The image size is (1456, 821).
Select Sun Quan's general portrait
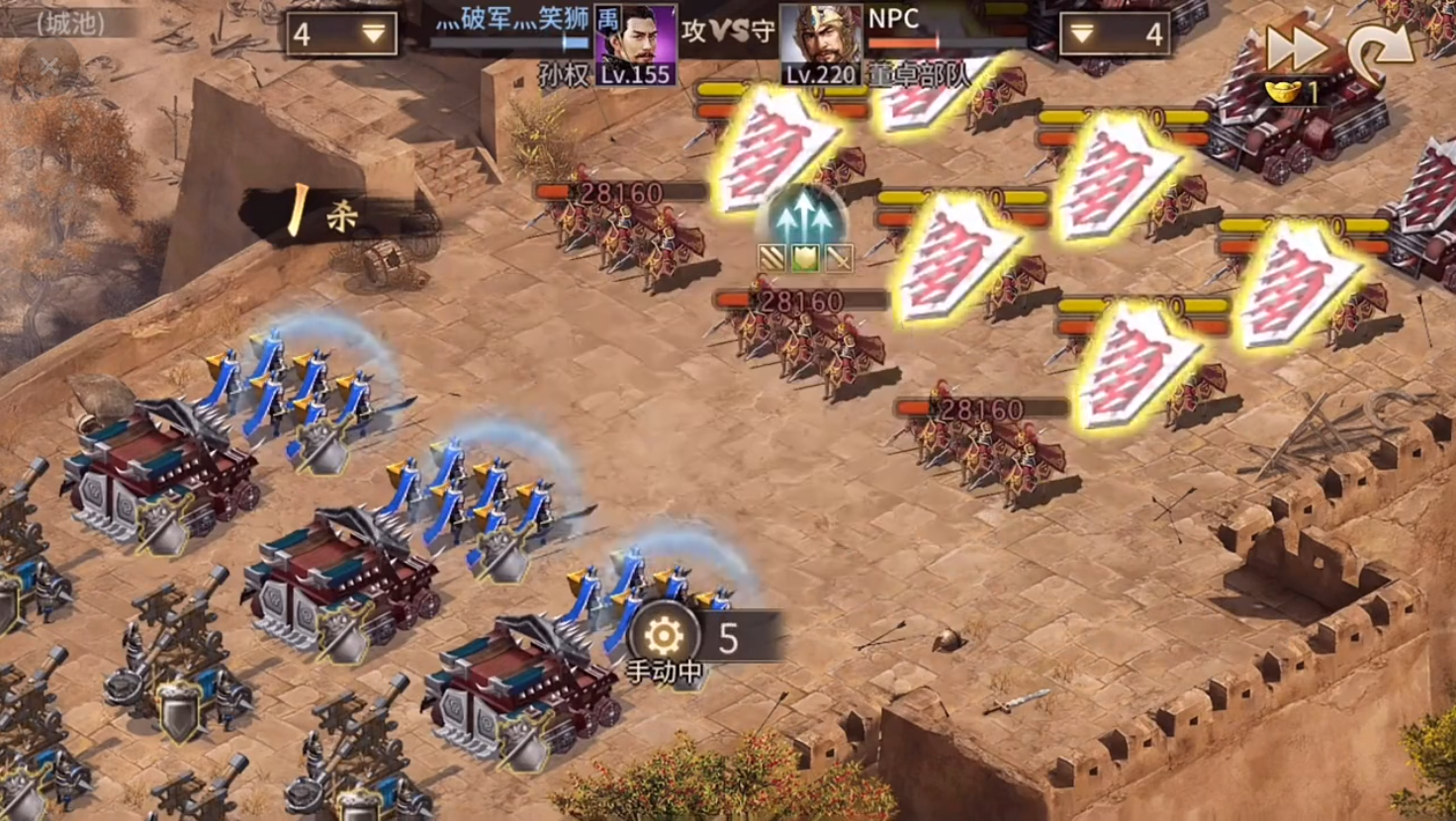635,46
